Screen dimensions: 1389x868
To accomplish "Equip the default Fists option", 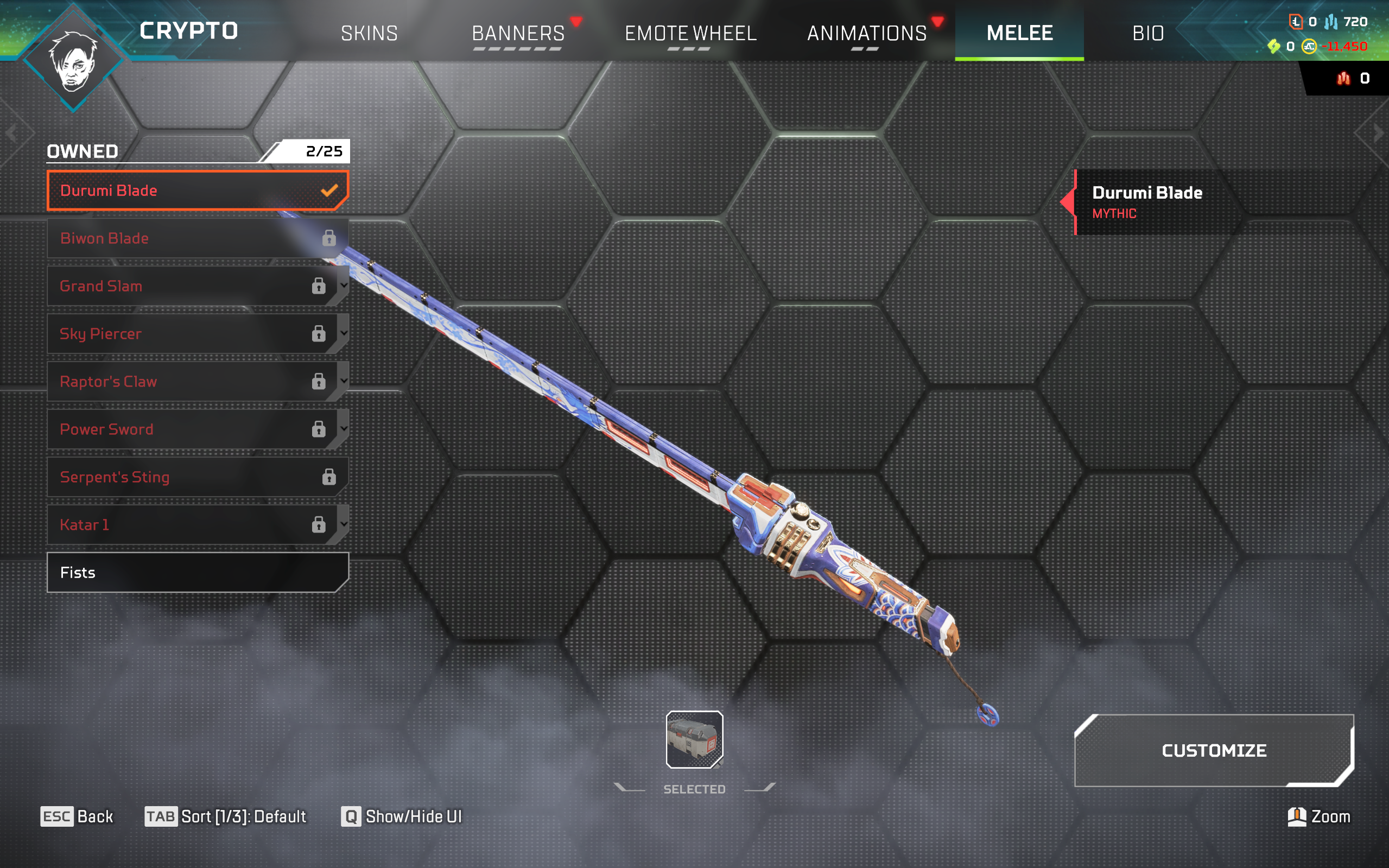I will 197,572.
